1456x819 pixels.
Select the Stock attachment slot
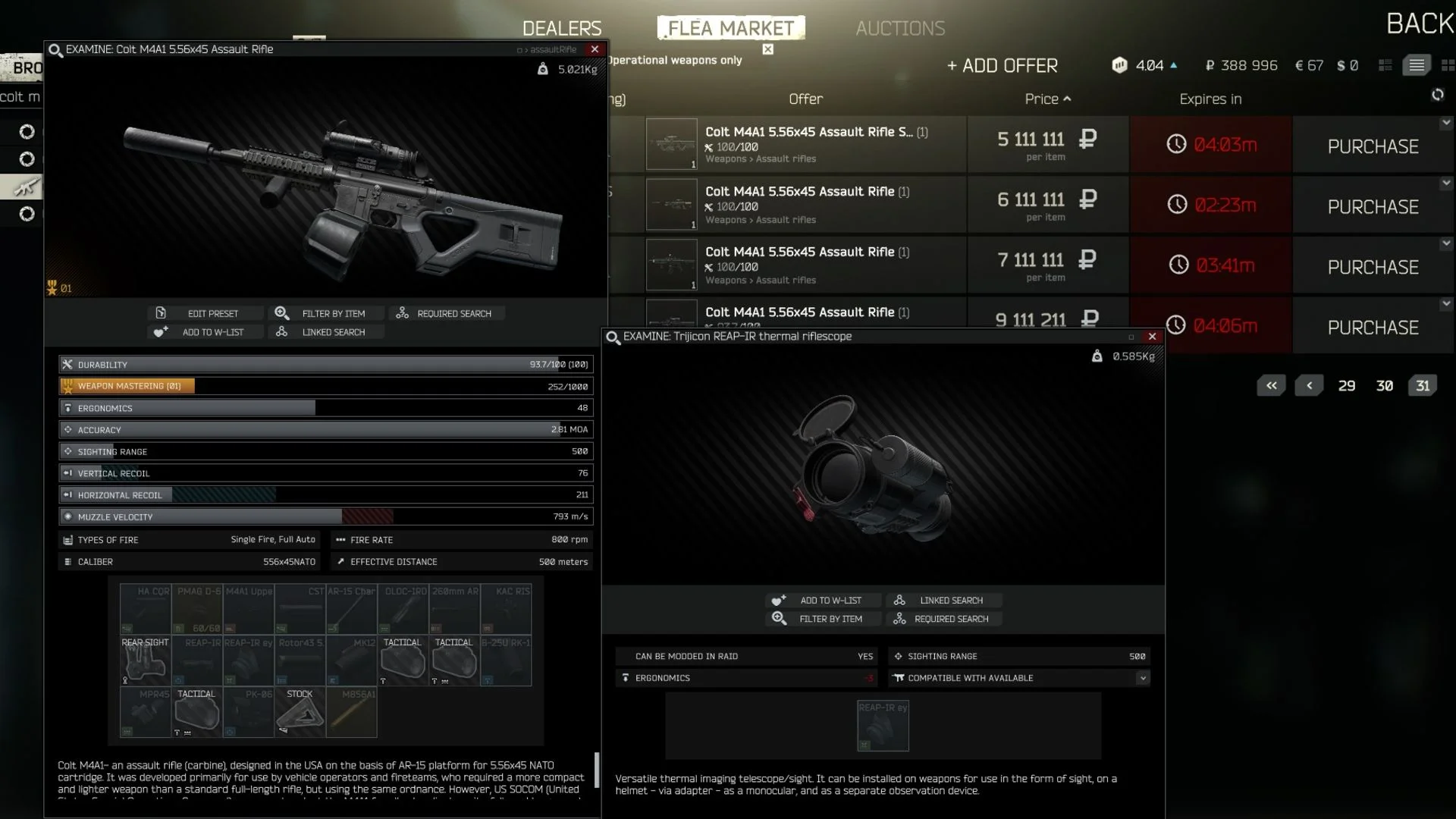pyautogui.click(x=300, y=711)
